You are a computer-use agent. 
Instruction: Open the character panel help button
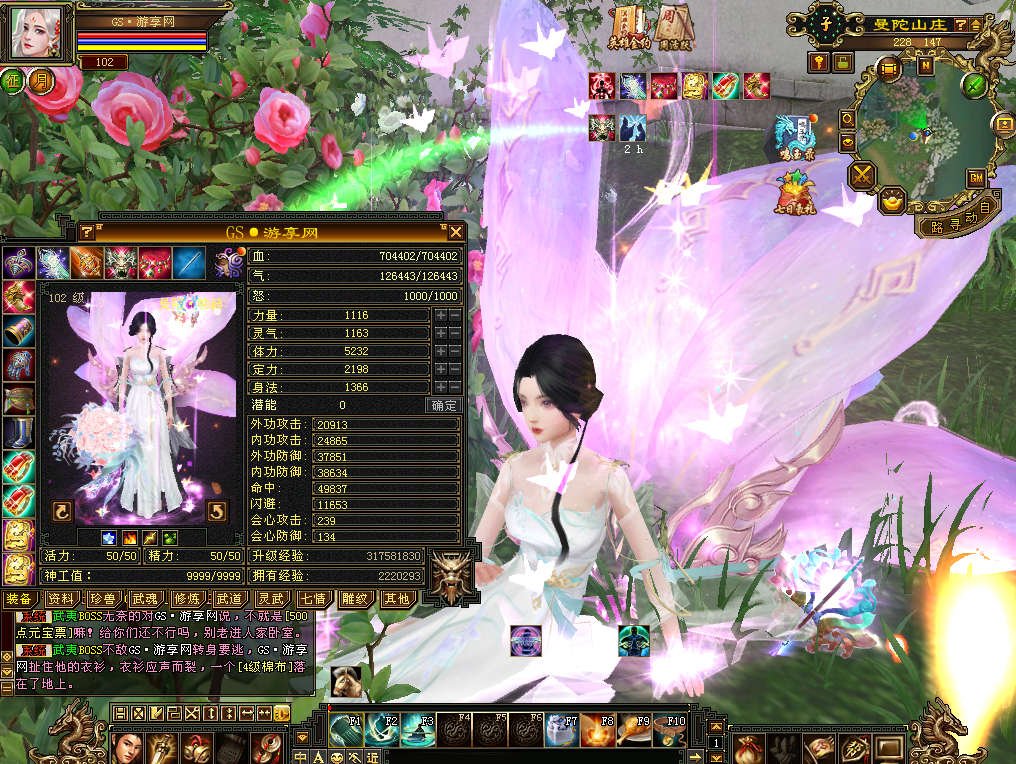click(x=87, y=232)
